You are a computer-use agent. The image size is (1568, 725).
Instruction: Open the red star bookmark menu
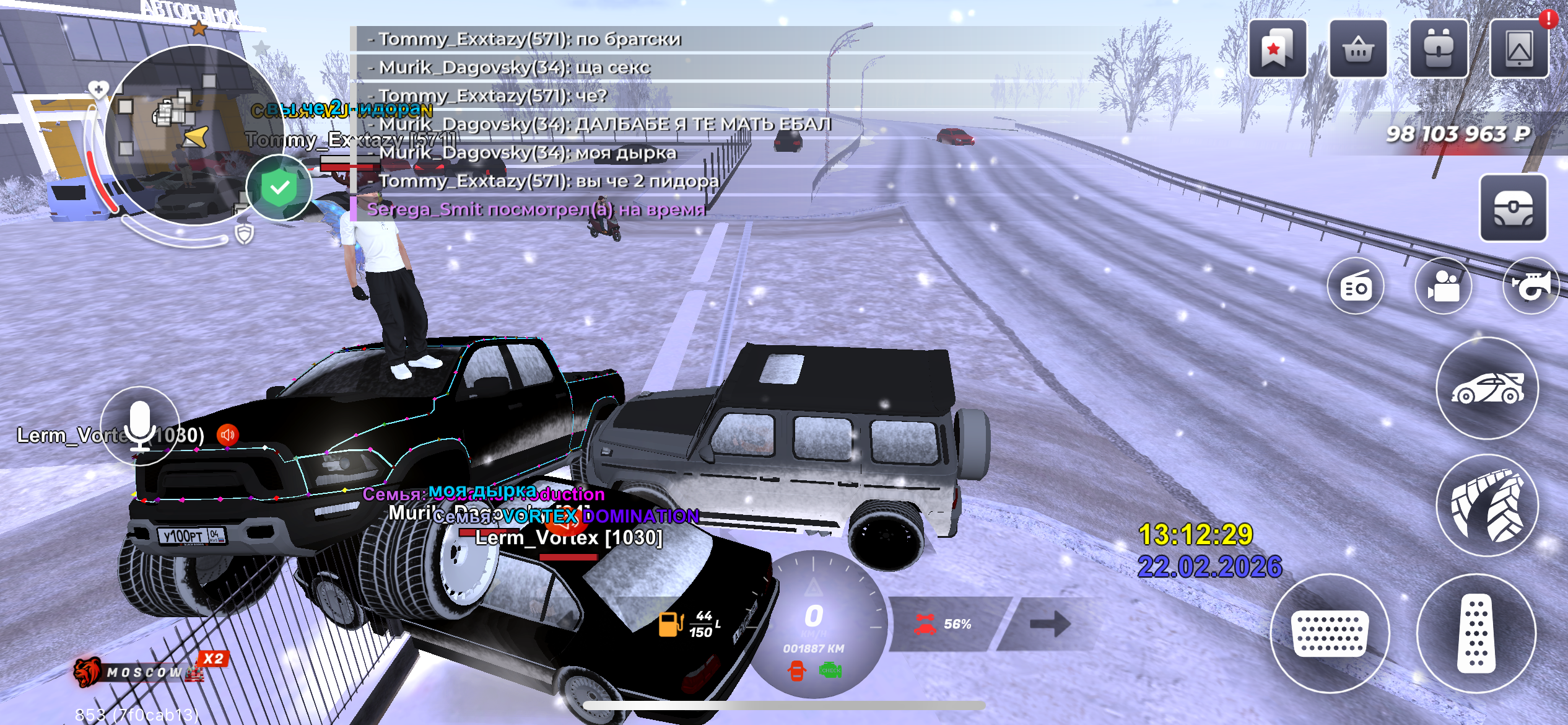pyautogui.click(x=1277, y=48)
